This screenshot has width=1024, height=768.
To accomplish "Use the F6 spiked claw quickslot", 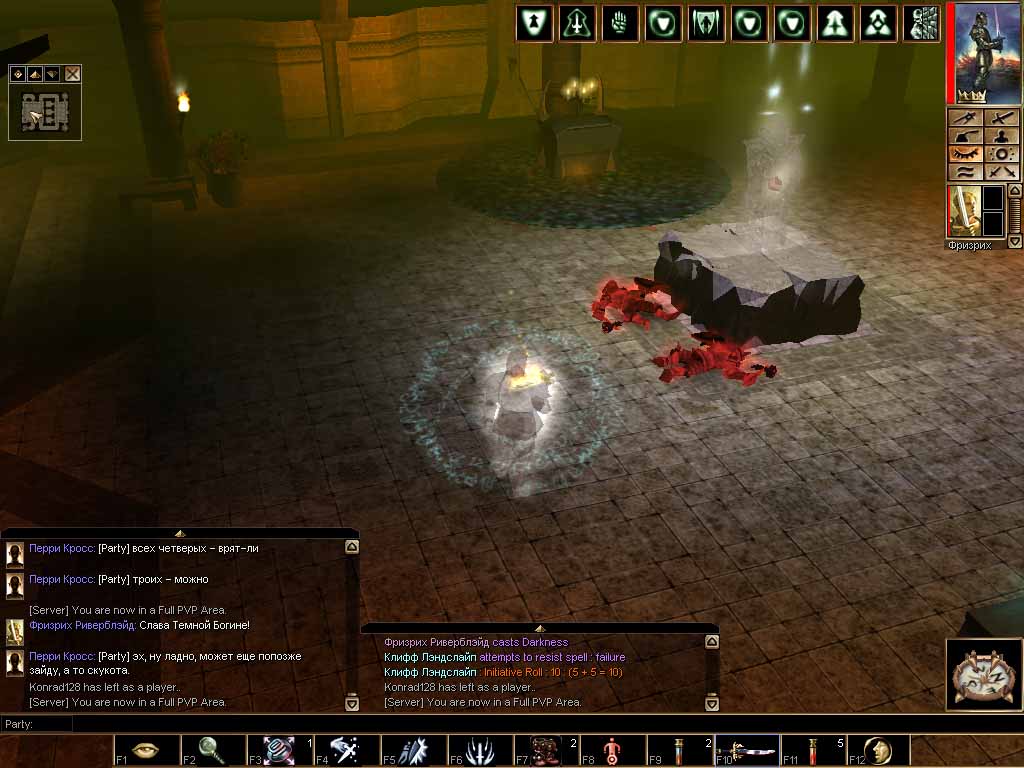I will [x=480, y=750].
